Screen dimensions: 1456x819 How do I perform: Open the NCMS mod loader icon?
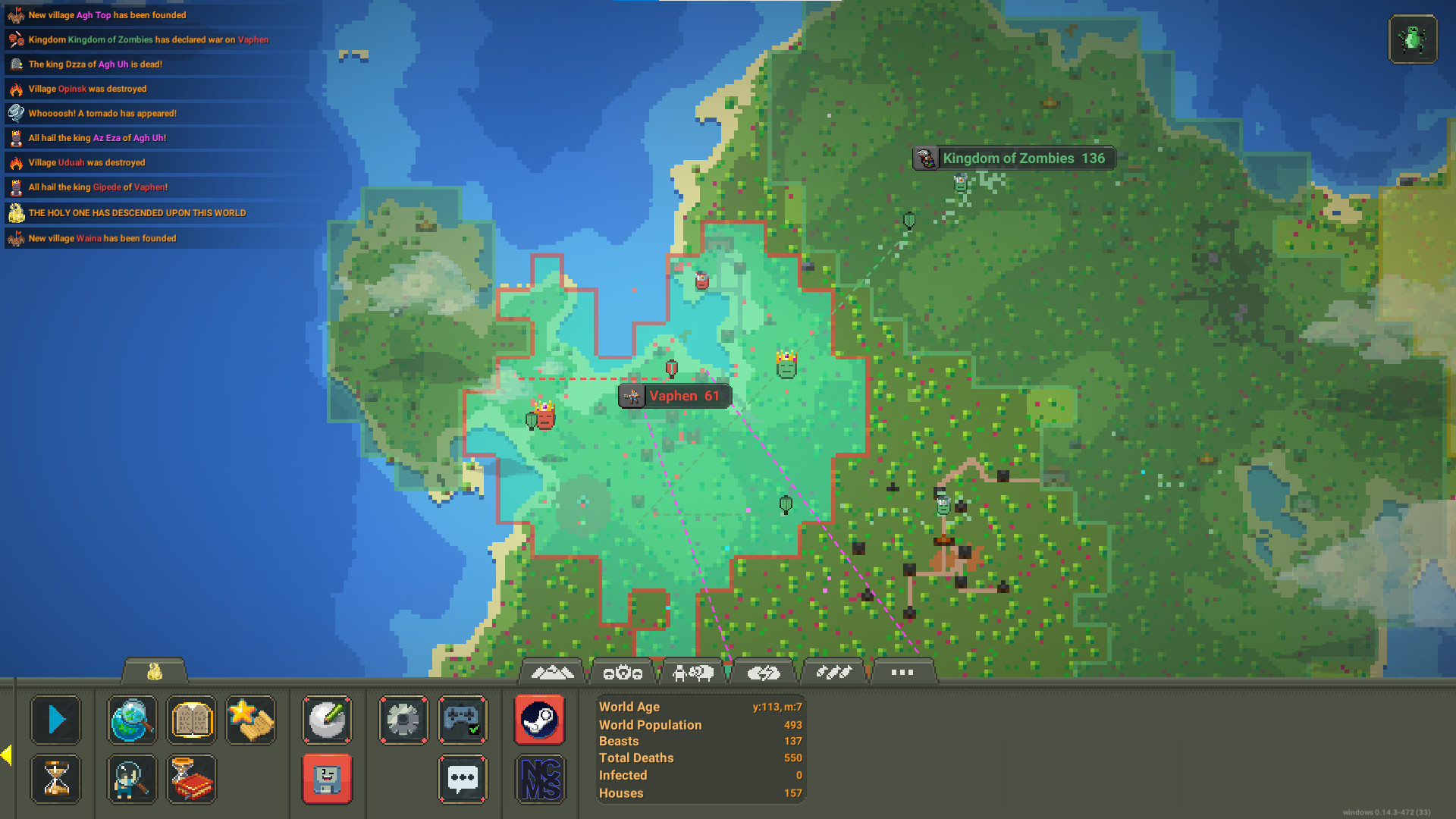[539, 779]
